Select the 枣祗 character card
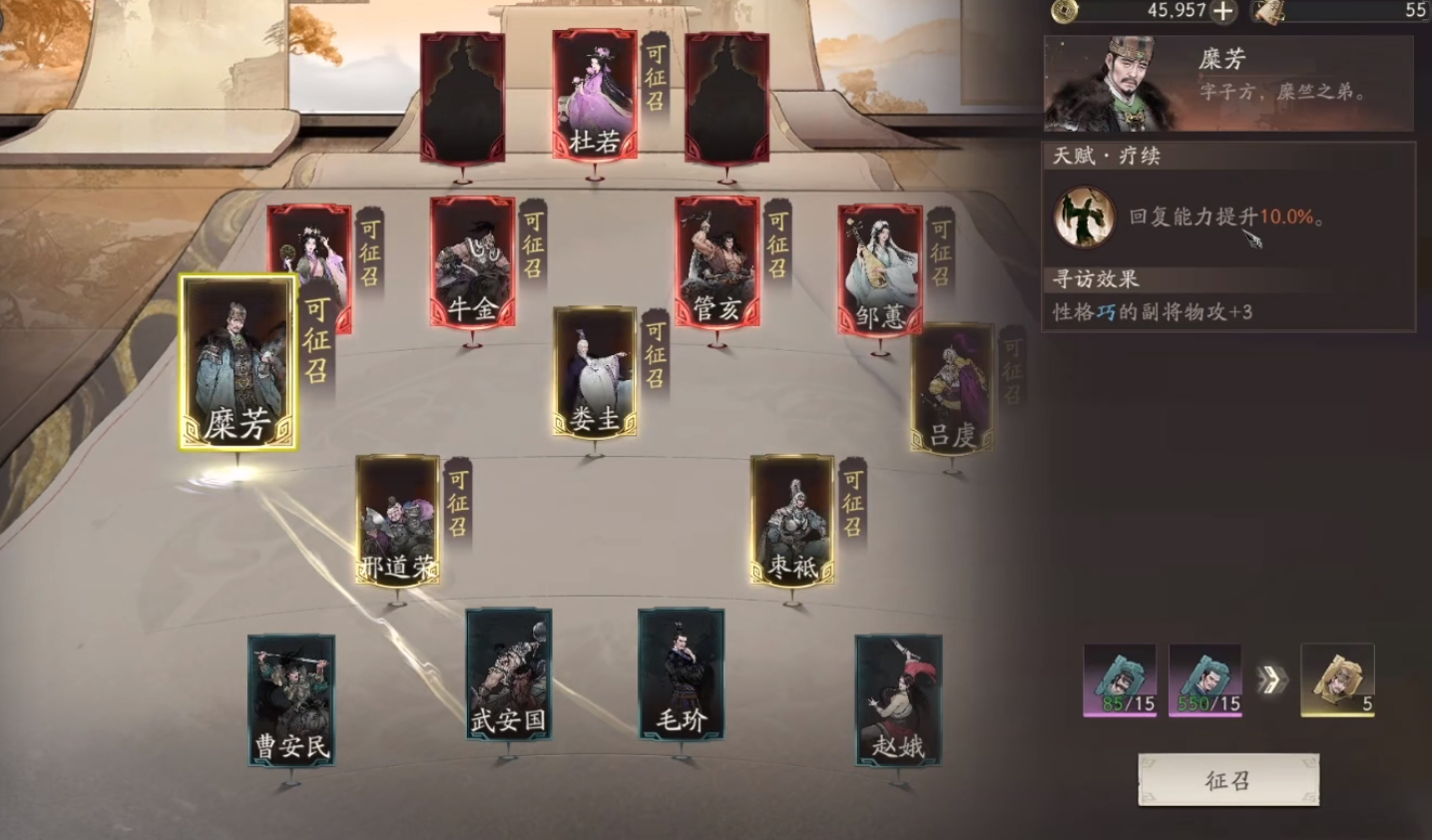The image size is (1432, 840). [x=793, y=519]
